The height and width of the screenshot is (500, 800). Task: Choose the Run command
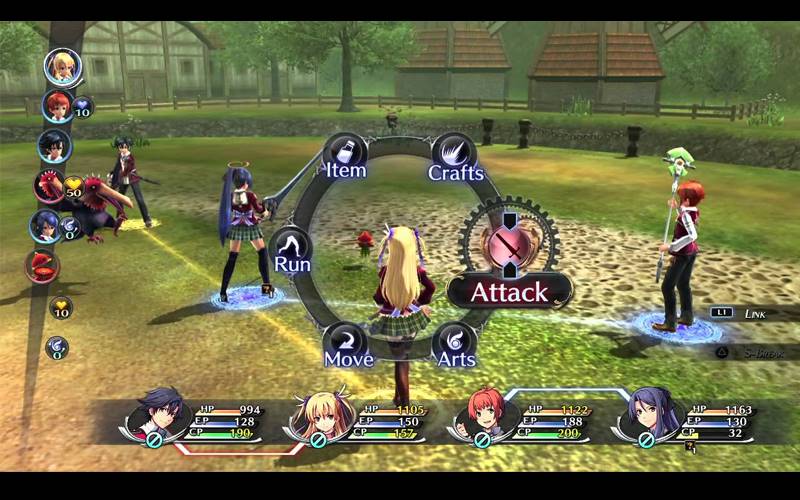click(292, 251)
